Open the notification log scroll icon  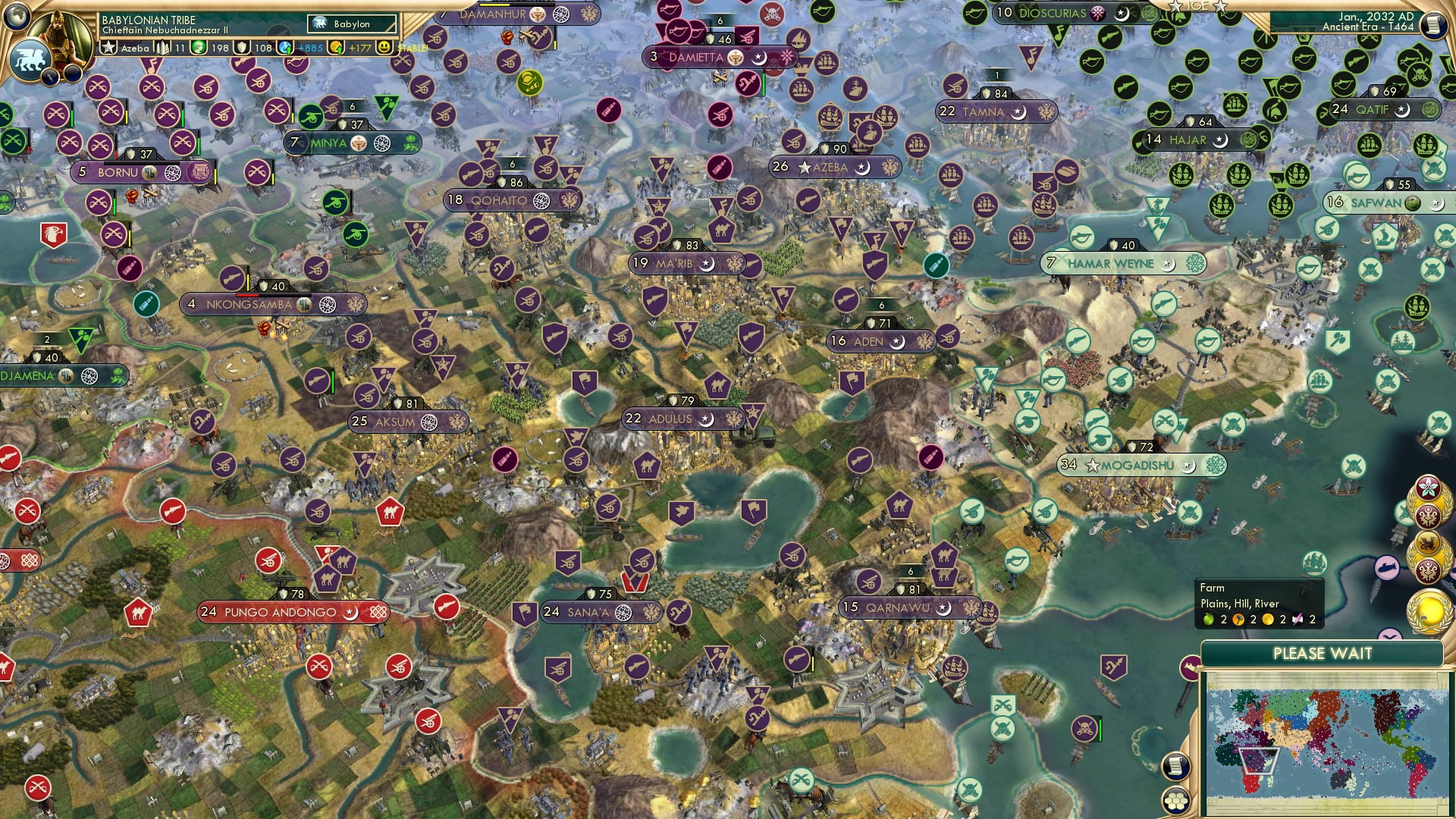click(x=1176, y=764)
